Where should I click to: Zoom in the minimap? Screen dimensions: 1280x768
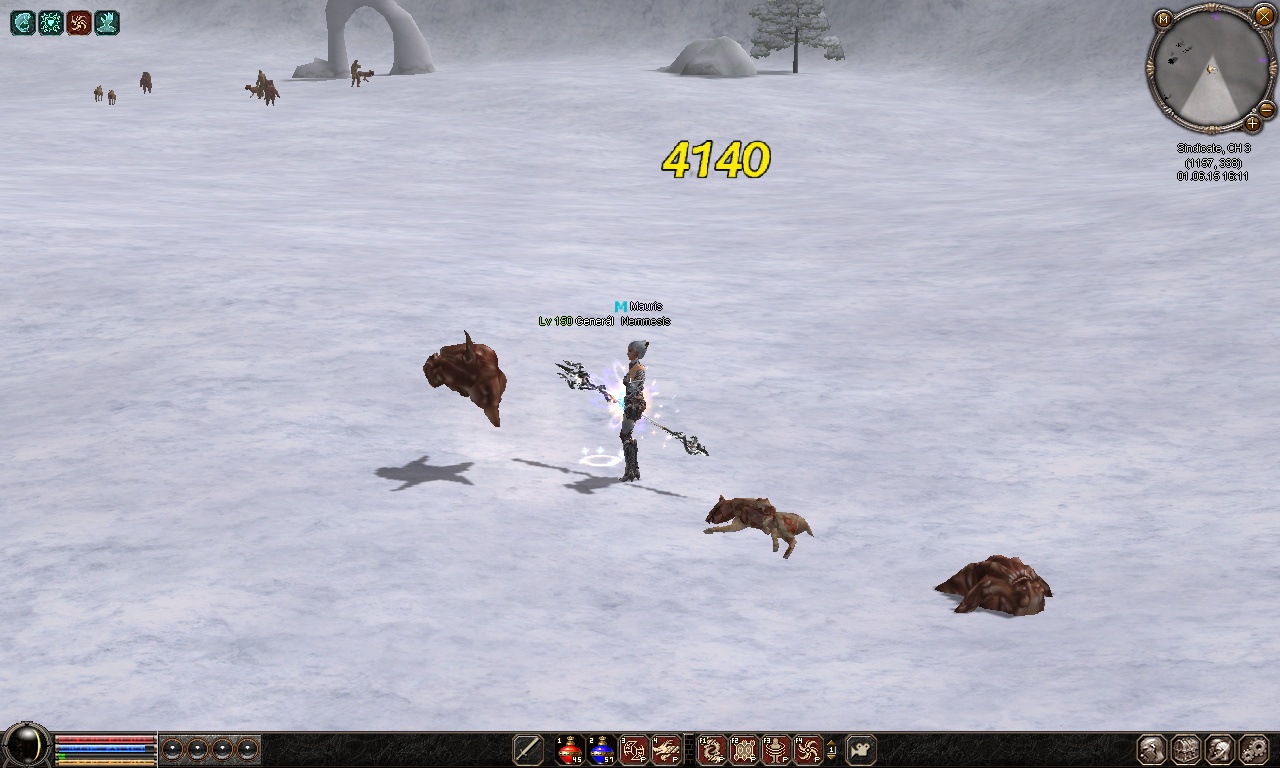(x=1252, y=124)
